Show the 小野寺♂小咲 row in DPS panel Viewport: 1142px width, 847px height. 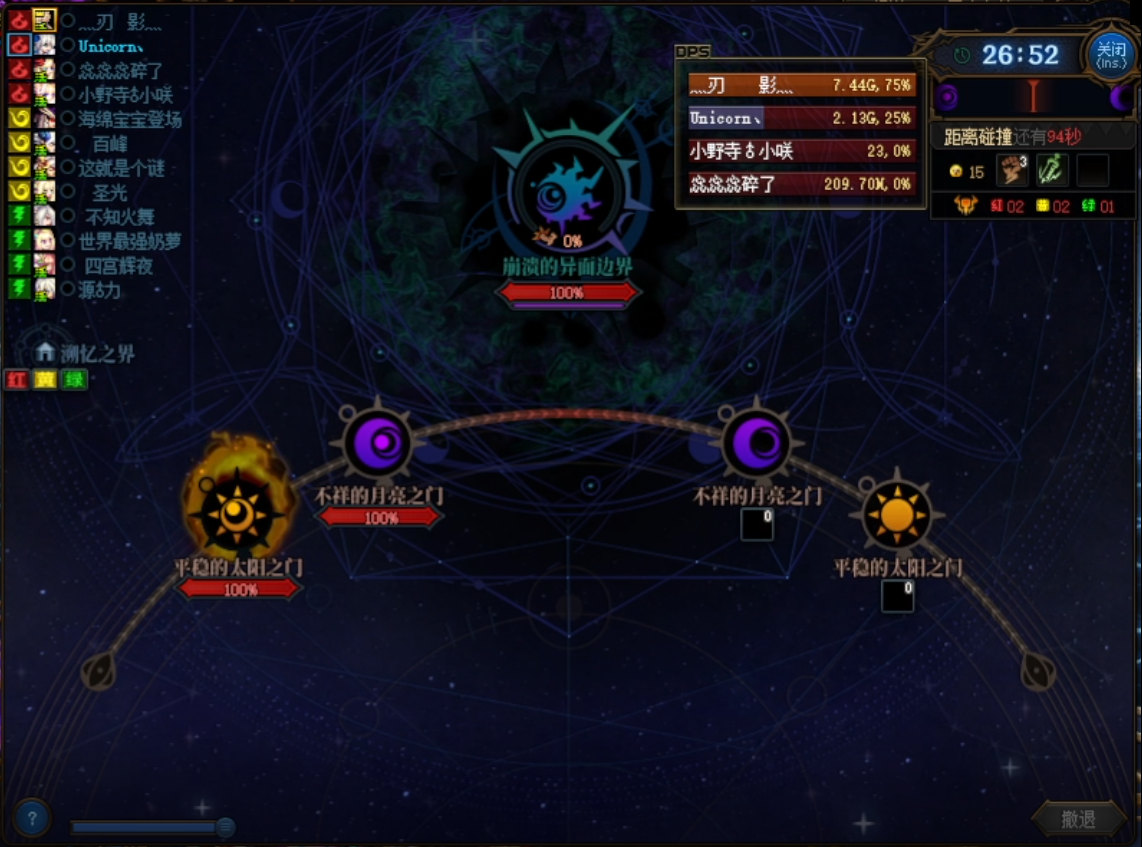[802, 151]
